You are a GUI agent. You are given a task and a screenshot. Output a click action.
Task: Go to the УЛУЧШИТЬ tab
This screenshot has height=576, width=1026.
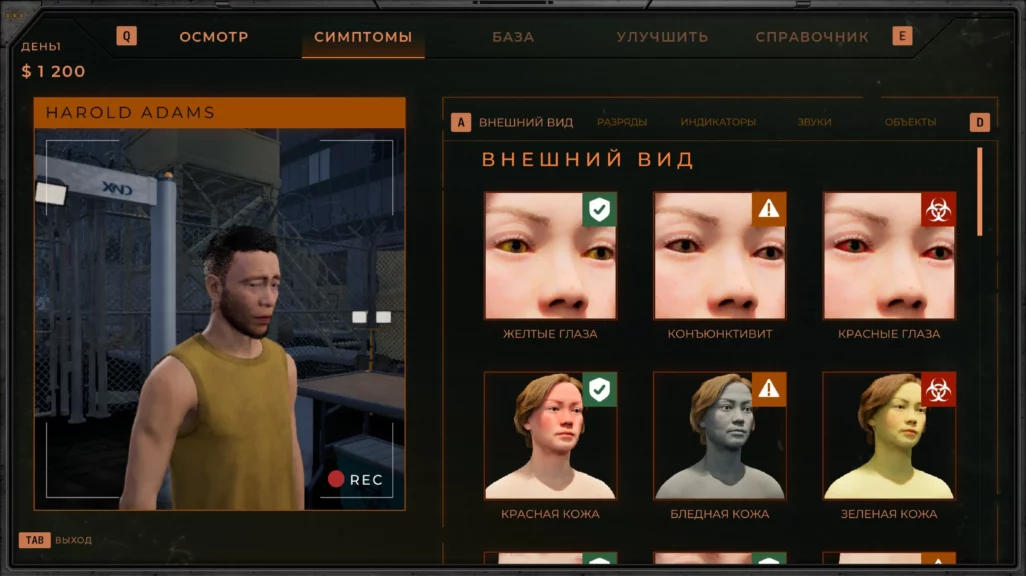point(662,37)
